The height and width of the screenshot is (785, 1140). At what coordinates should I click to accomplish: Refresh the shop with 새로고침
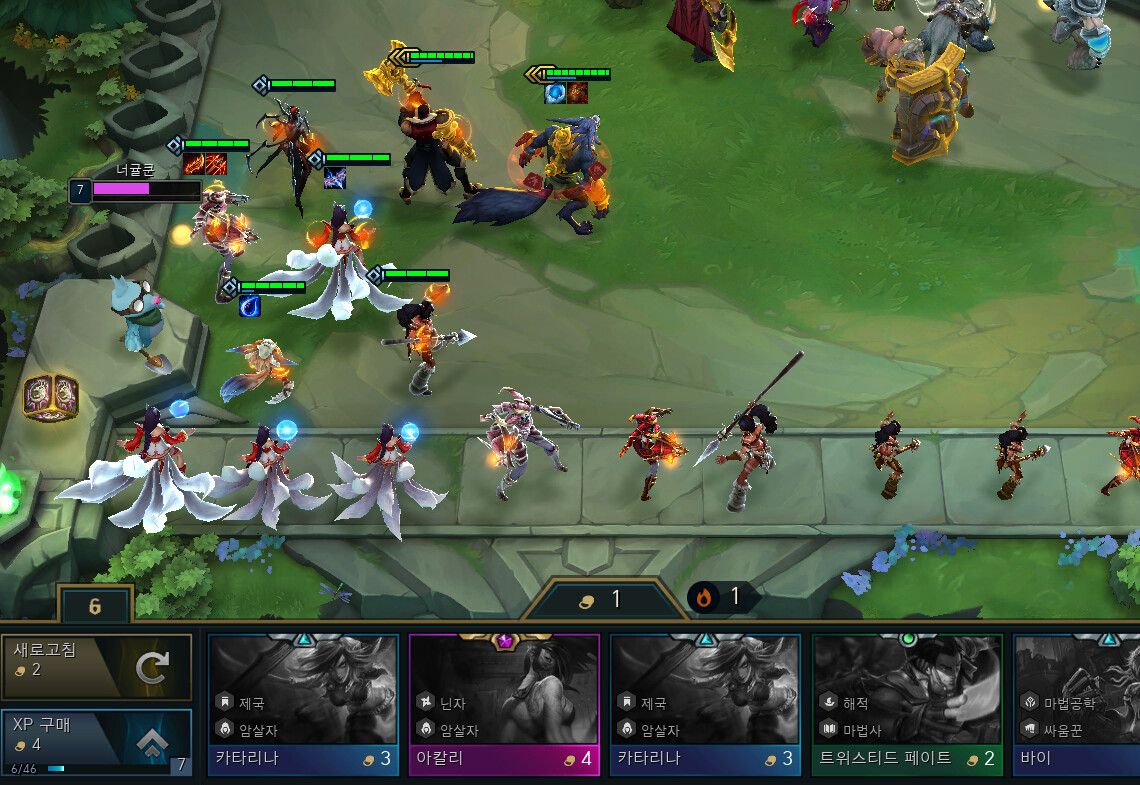tap(96, 666)
